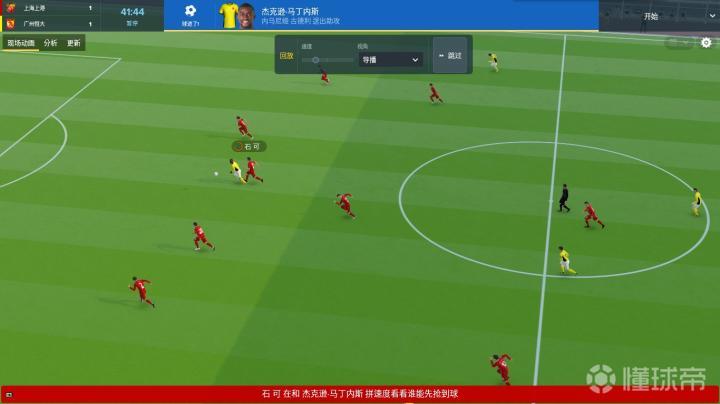Open the 分析 tab

[50, 43]
